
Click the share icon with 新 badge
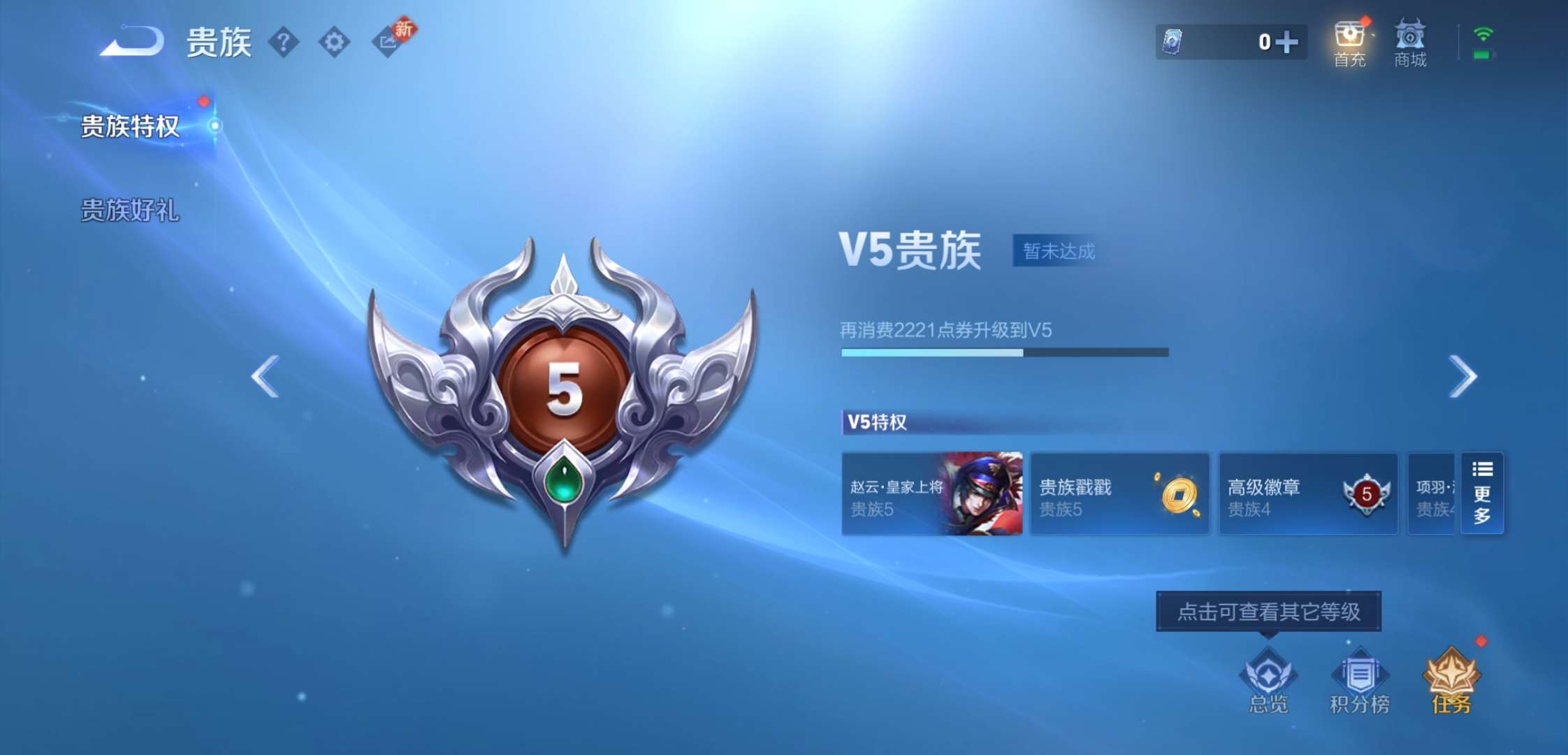coord(388,42)
